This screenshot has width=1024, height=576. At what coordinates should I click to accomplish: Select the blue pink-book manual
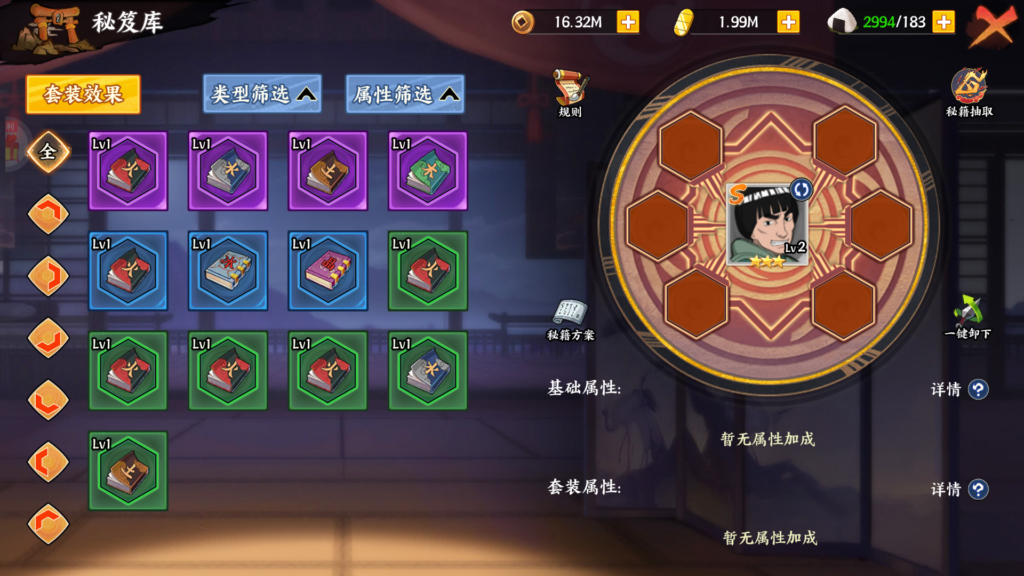[x=328, y=271]
